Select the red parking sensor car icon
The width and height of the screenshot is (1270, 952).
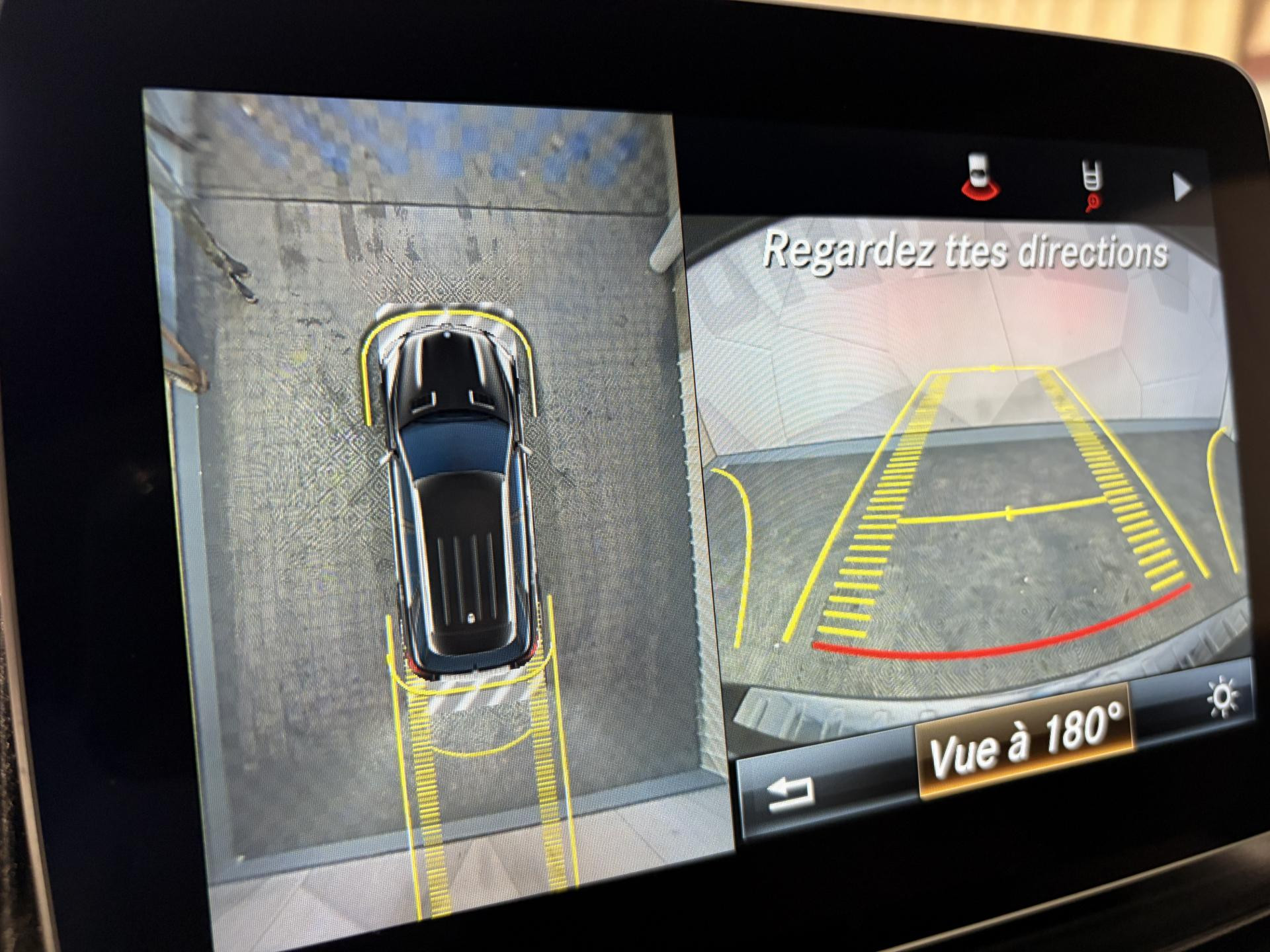(980, 178)
